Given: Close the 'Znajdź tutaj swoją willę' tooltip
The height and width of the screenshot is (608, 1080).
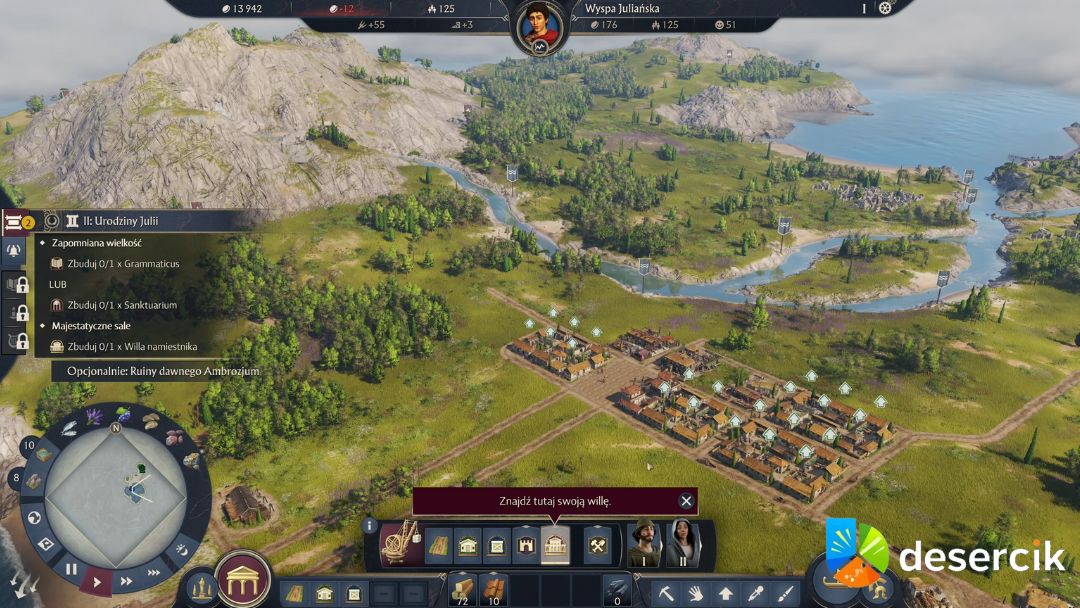Looking at the screenshot, I should 686,501.
